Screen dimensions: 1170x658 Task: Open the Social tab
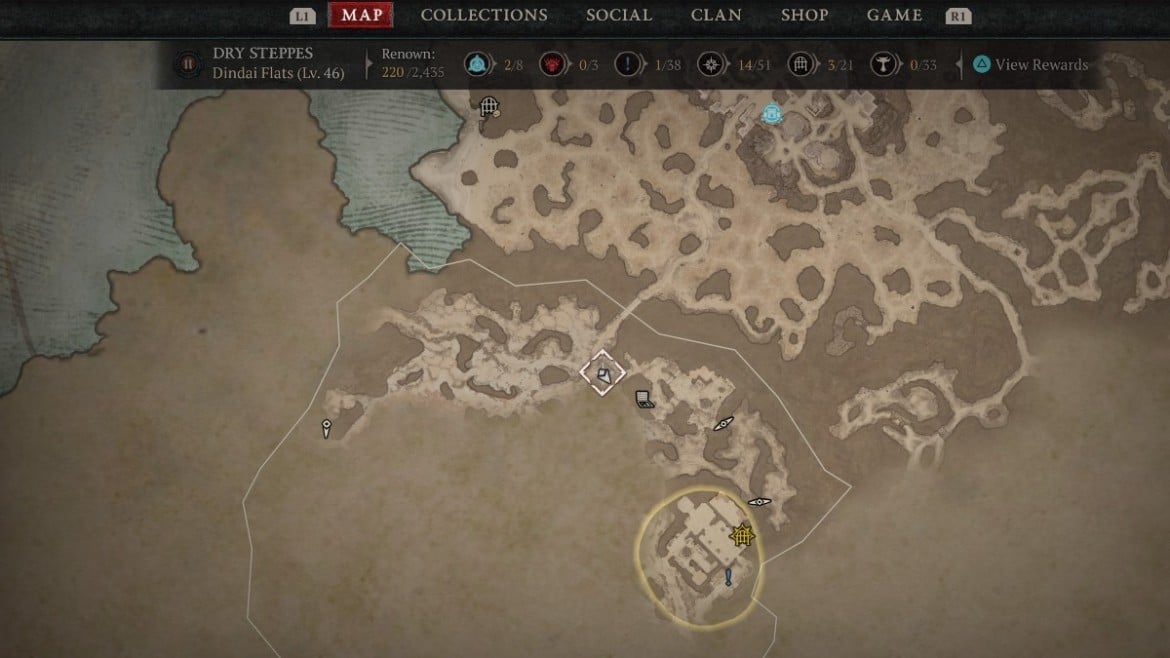[619, 15]
